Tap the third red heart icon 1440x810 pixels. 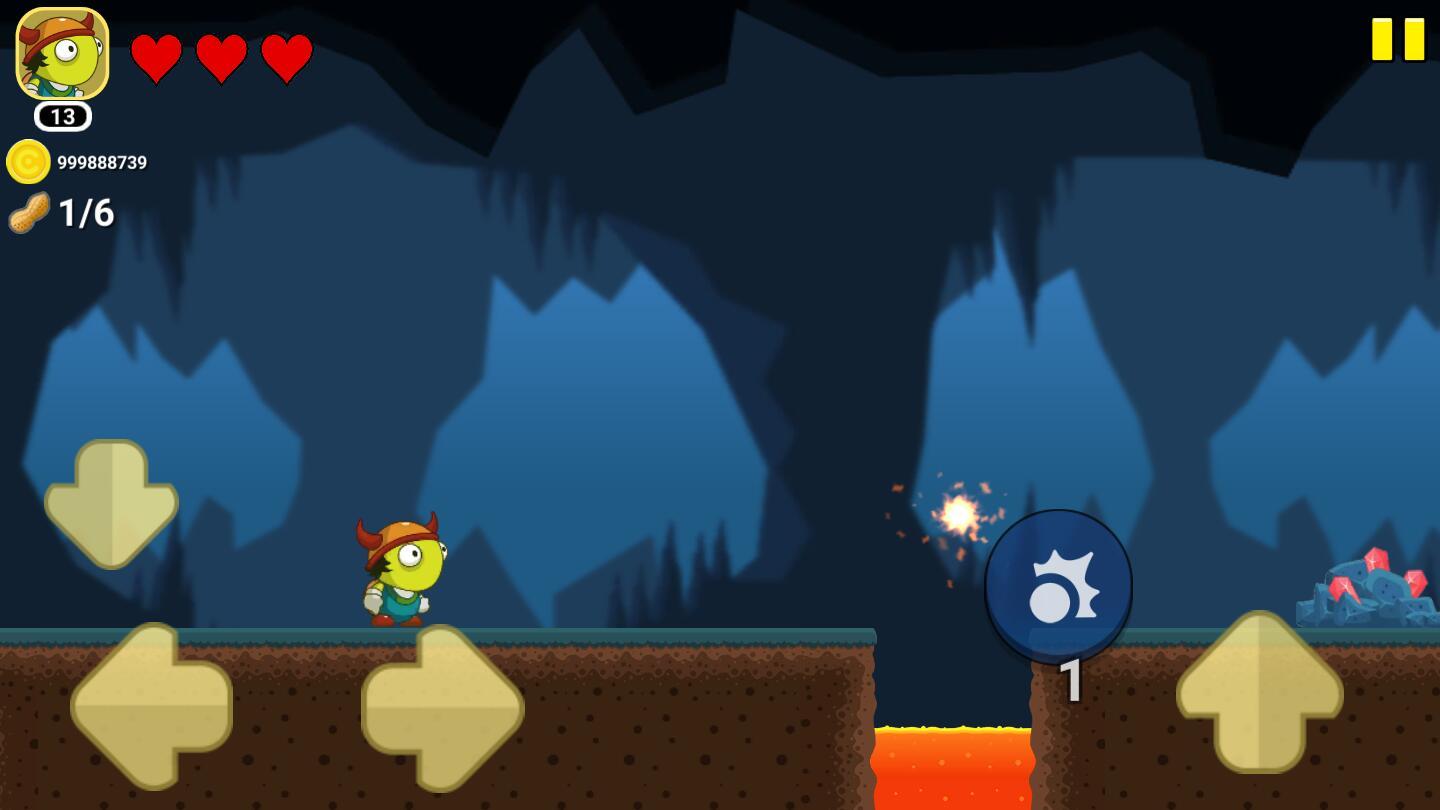click(286, 58)
